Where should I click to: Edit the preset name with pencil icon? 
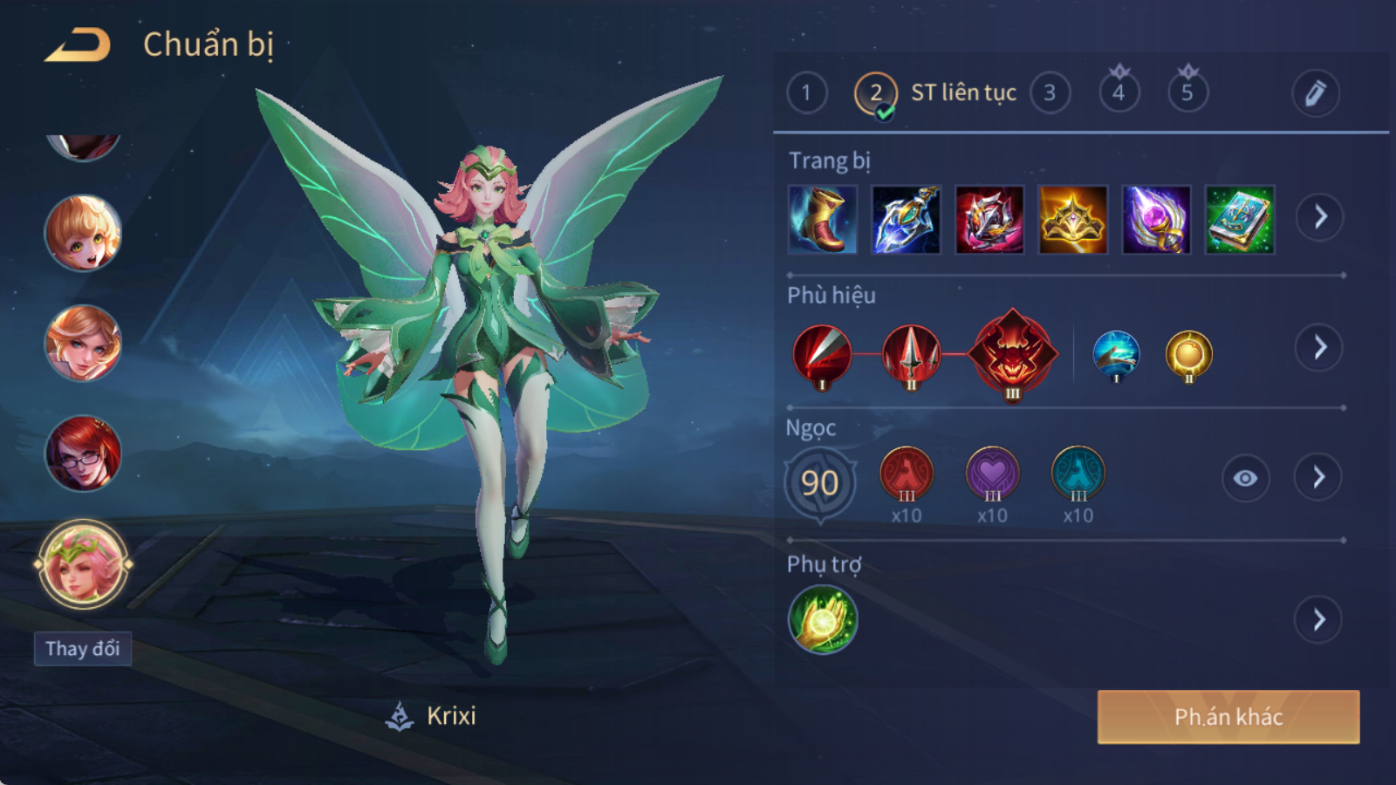pyautogui.click(x=1315, y=93)
